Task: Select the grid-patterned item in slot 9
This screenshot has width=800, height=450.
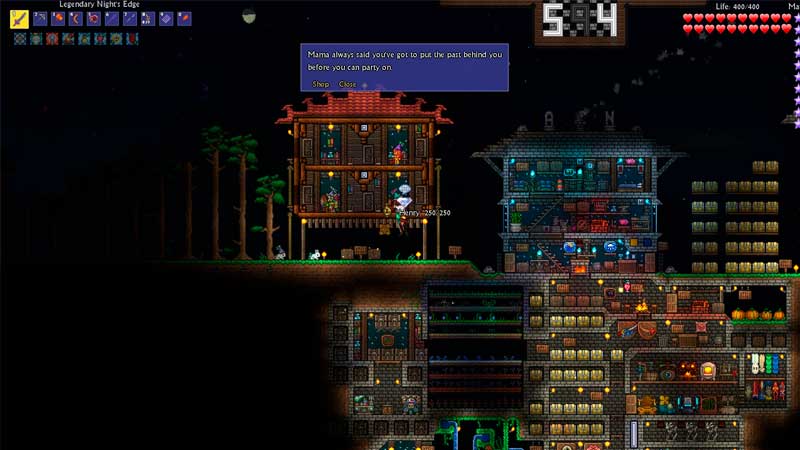Action: click(166, 19)
